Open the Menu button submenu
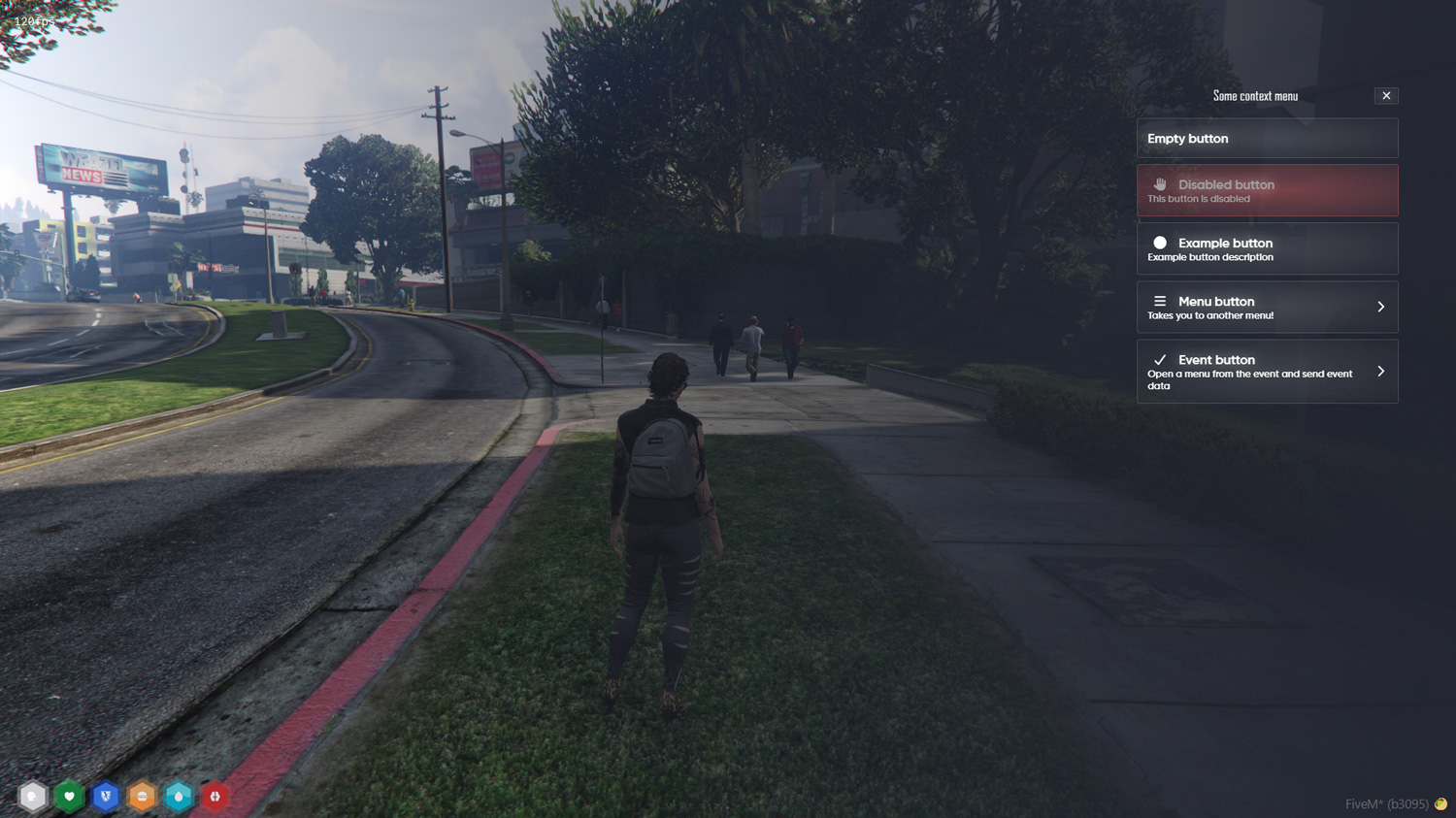The height and width of the screenshot is (818, 1456). coord(1267,308)
